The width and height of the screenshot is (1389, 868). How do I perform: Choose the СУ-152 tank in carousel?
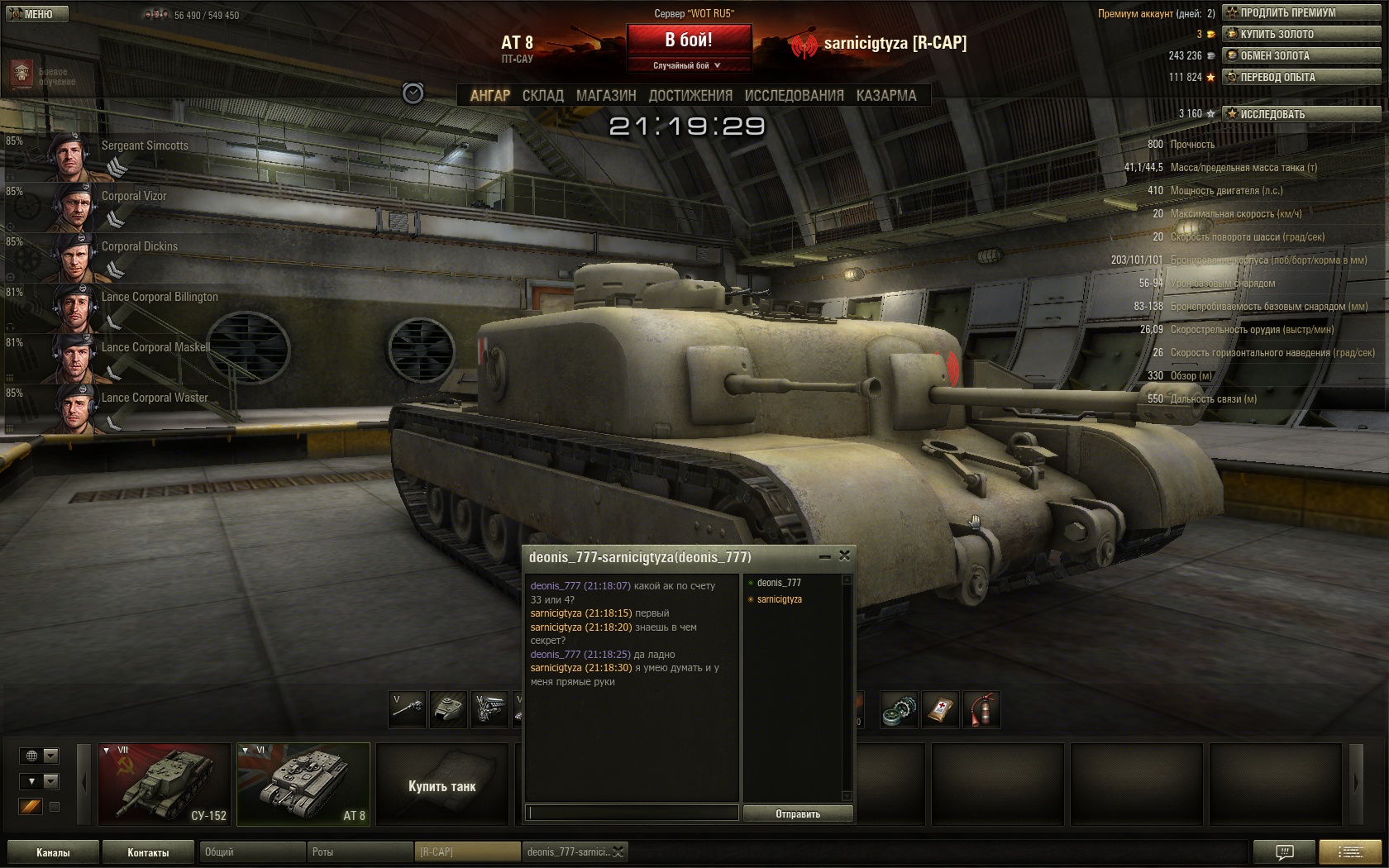click(x=165, y=784)
